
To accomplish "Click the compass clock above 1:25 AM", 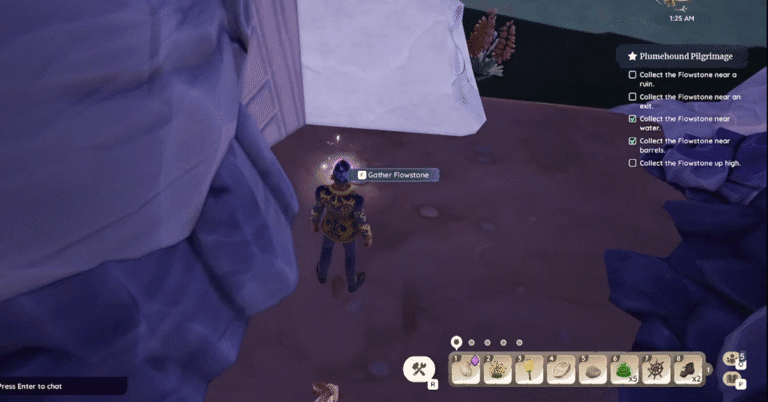I will [684, 4].
